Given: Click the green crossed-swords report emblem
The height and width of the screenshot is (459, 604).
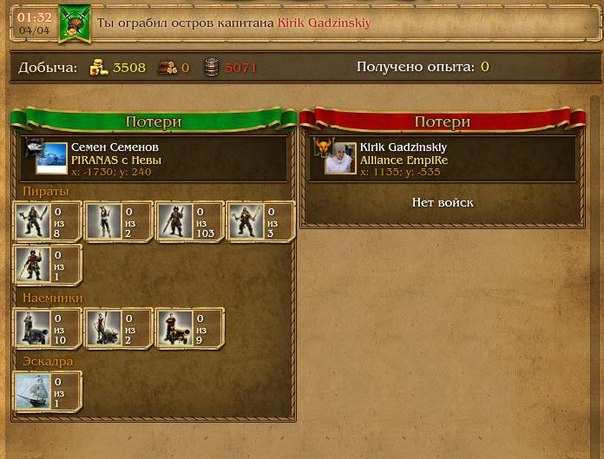Looking at the screenshot, I should tap(74, 21).
